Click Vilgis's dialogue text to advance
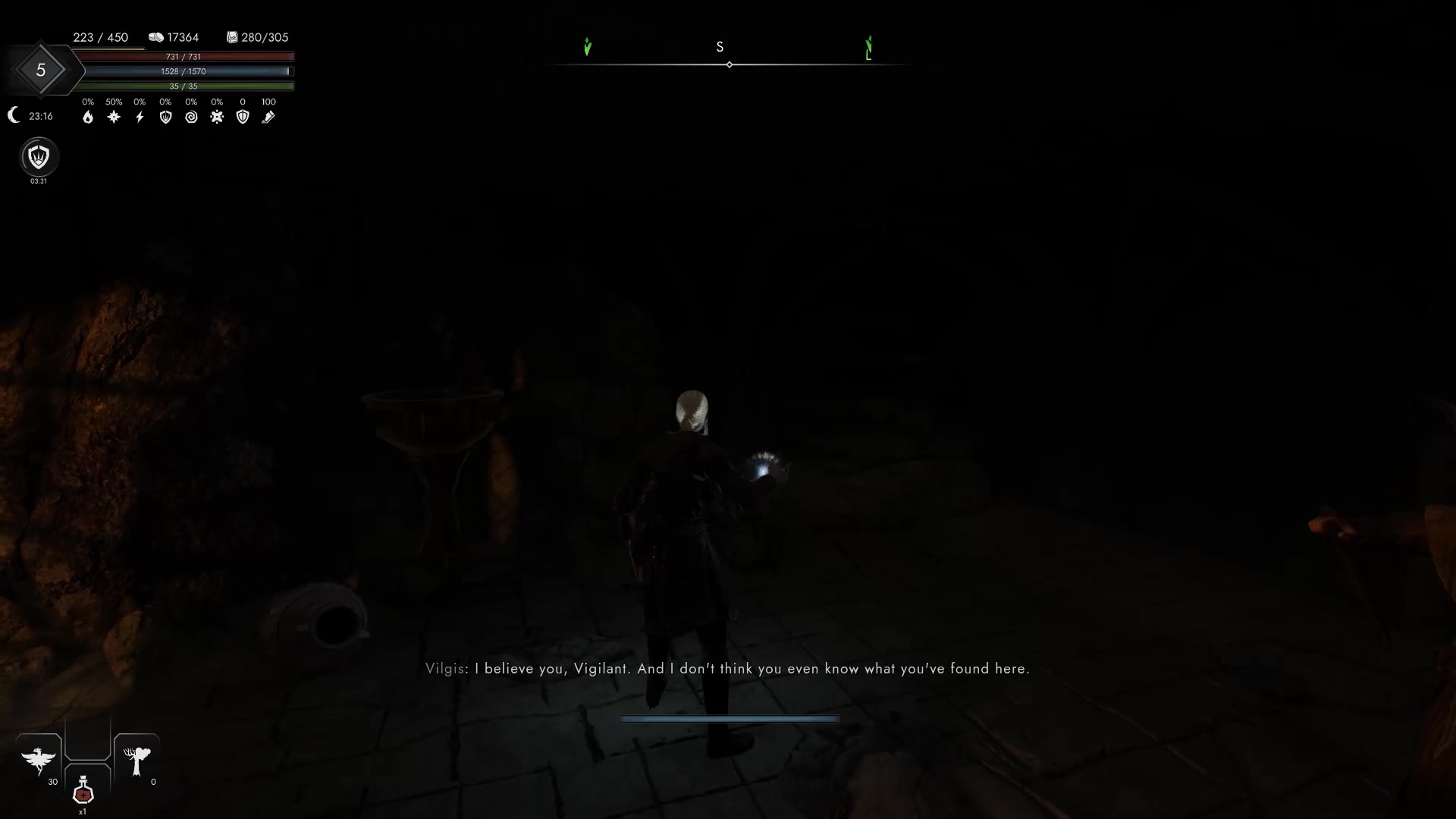1456x819 pixels. point(726,669)
